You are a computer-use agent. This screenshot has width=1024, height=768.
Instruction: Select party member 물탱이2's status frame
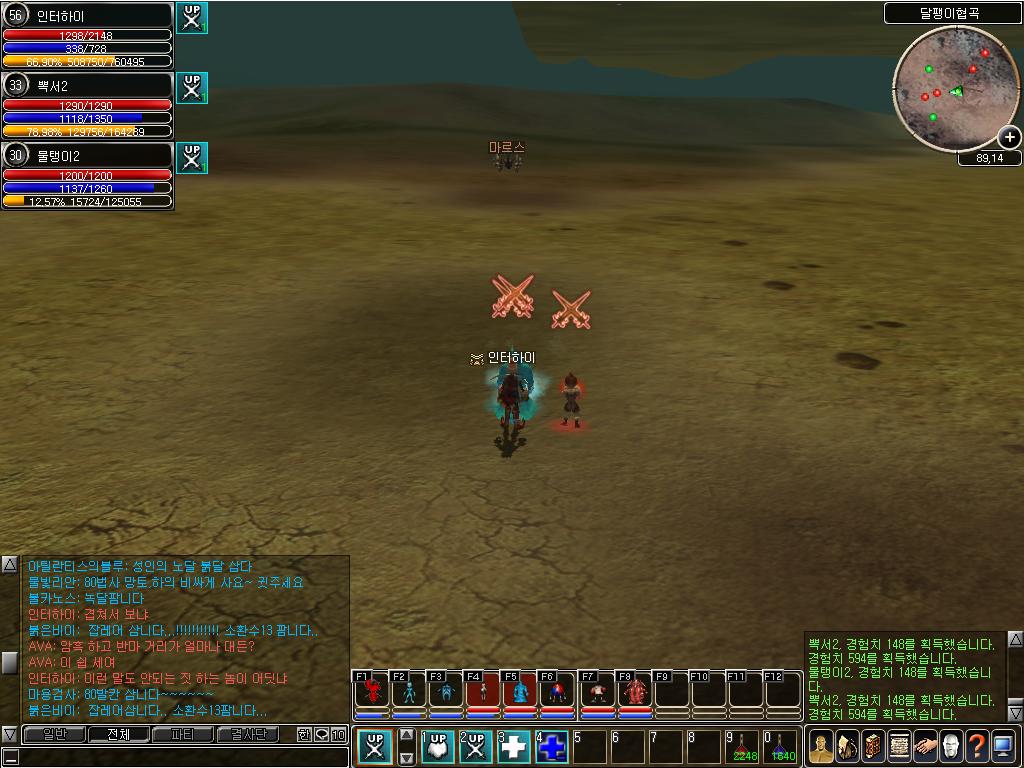click(x=88, y=175)
